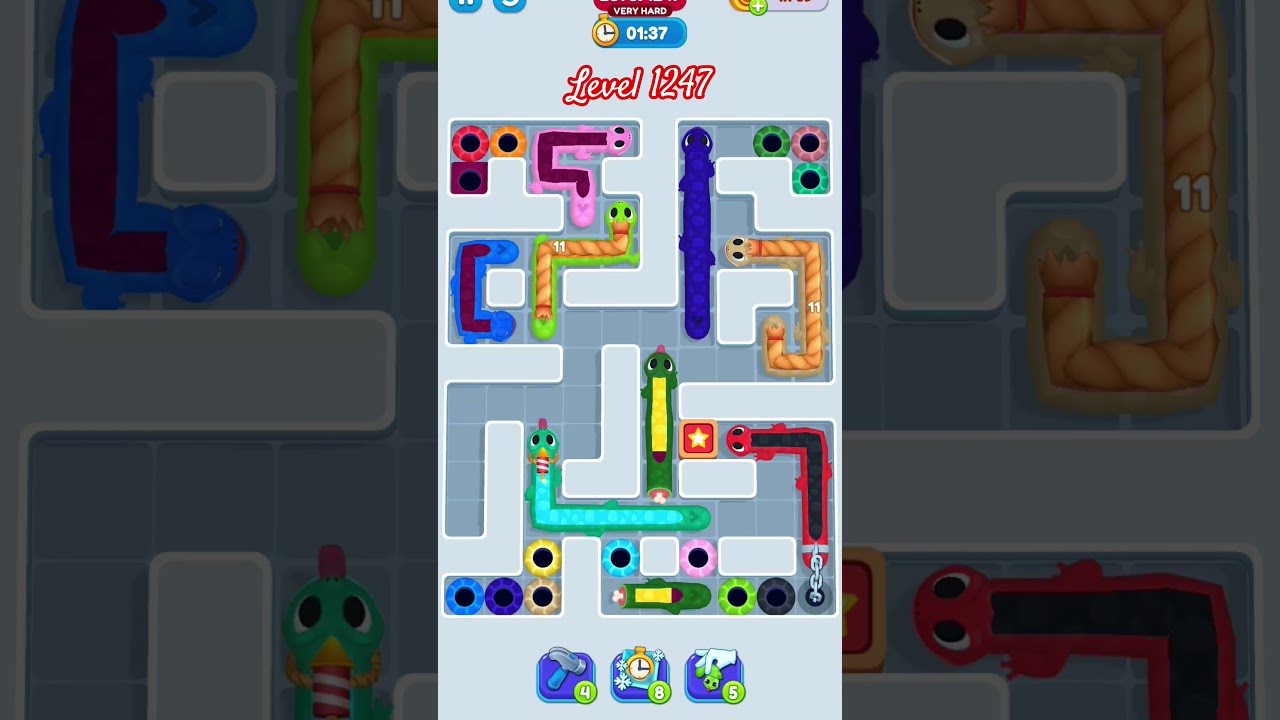The height and width of the screenshot is (720, 1280).
Task: Tap the star bonus tile on the board
Action: tap(696, 436)
